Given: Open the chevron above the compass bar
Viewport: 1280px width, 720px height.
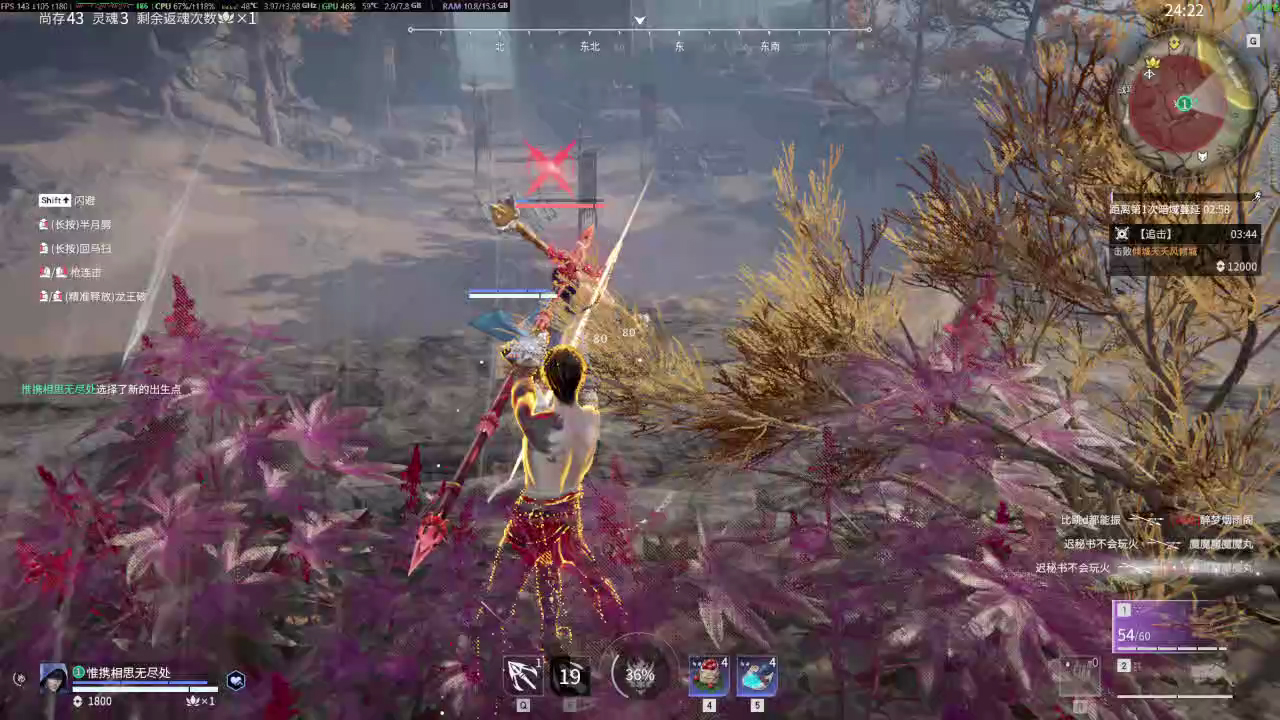Looking at the screenshot, I should click(x=640, y=20).
